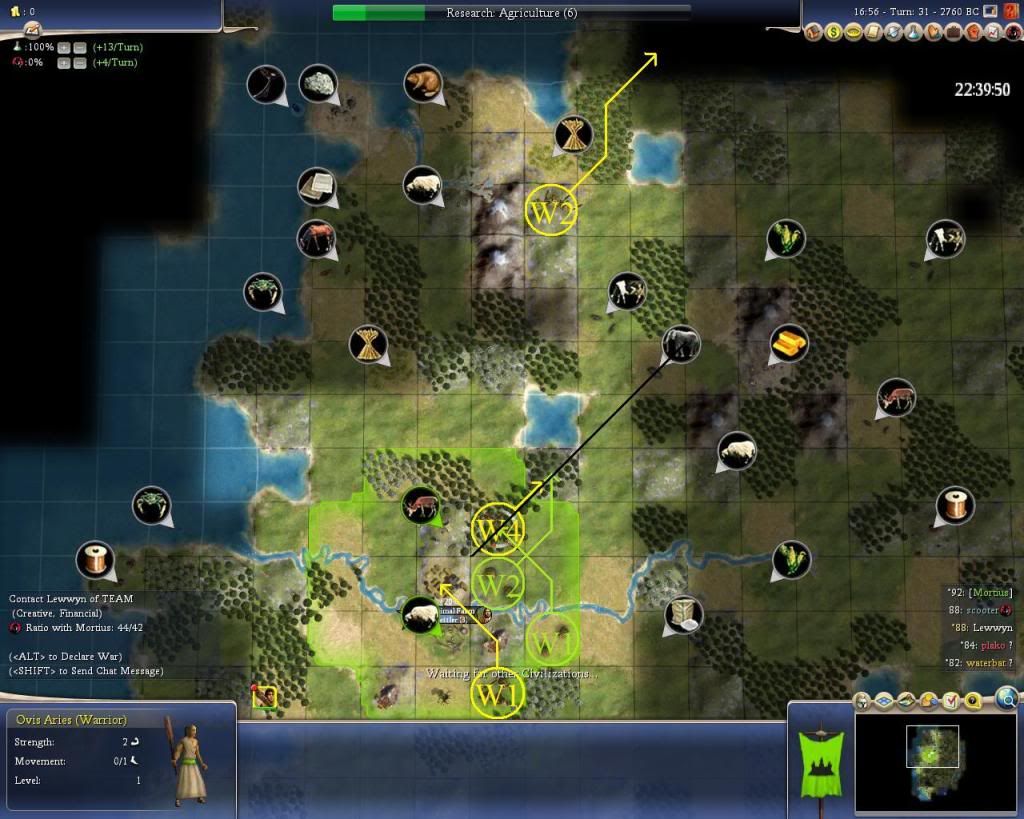This screenshot has height=819, width=1024.
Task: Select Lewwyn in the score list
Action: click(x=991, y=627)
